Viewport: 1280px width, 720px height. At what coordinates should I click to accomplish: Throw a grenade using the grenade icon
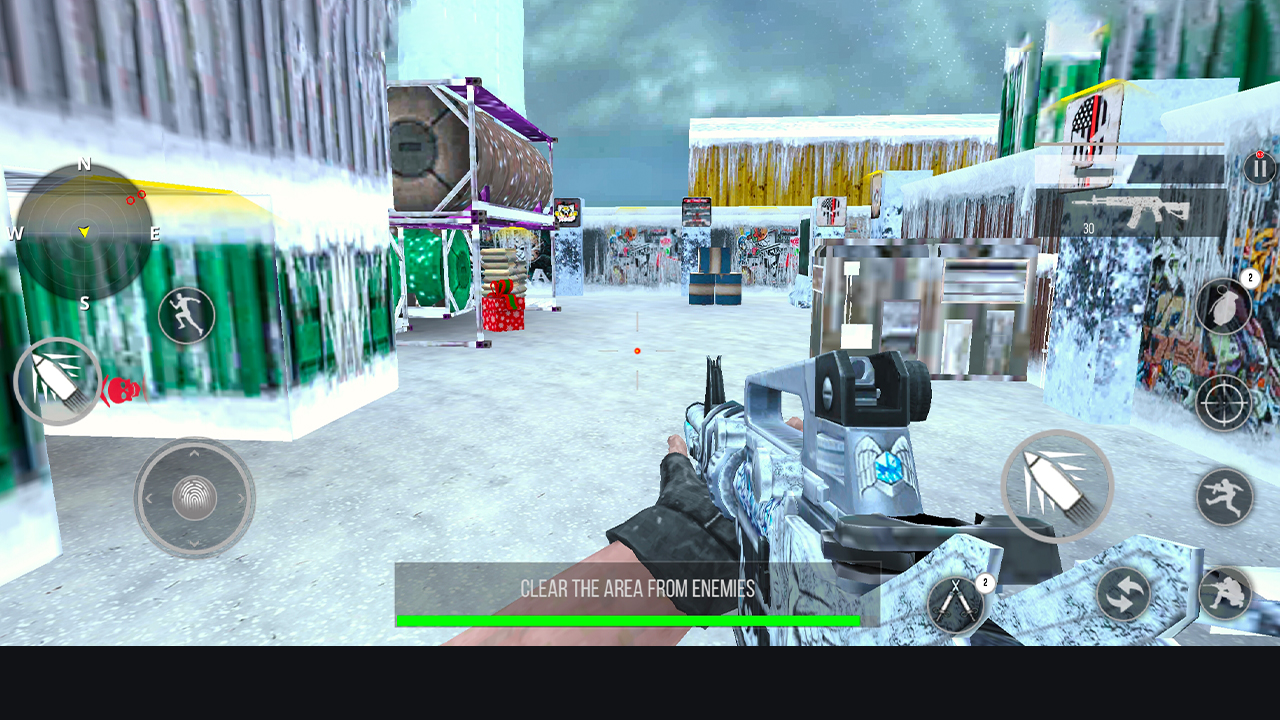coord(1224,304)
